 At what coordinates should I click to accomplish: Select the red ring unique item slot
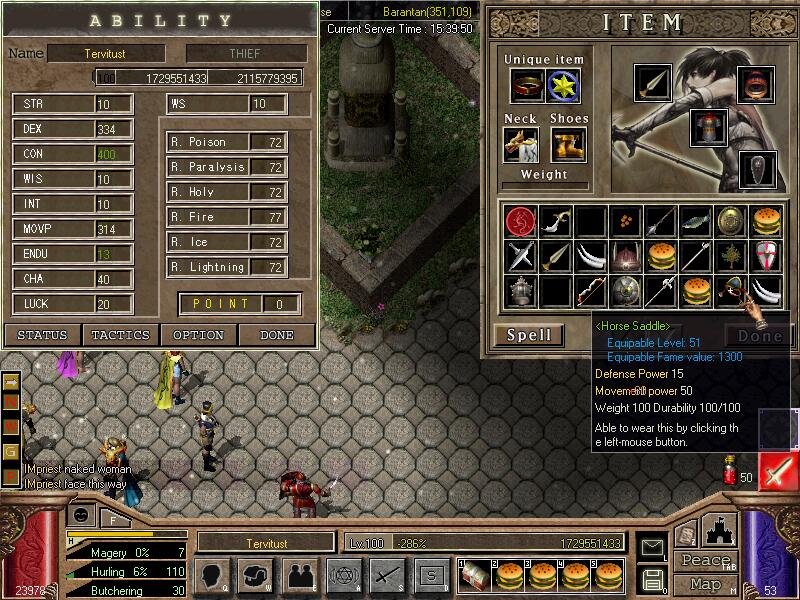527,86
